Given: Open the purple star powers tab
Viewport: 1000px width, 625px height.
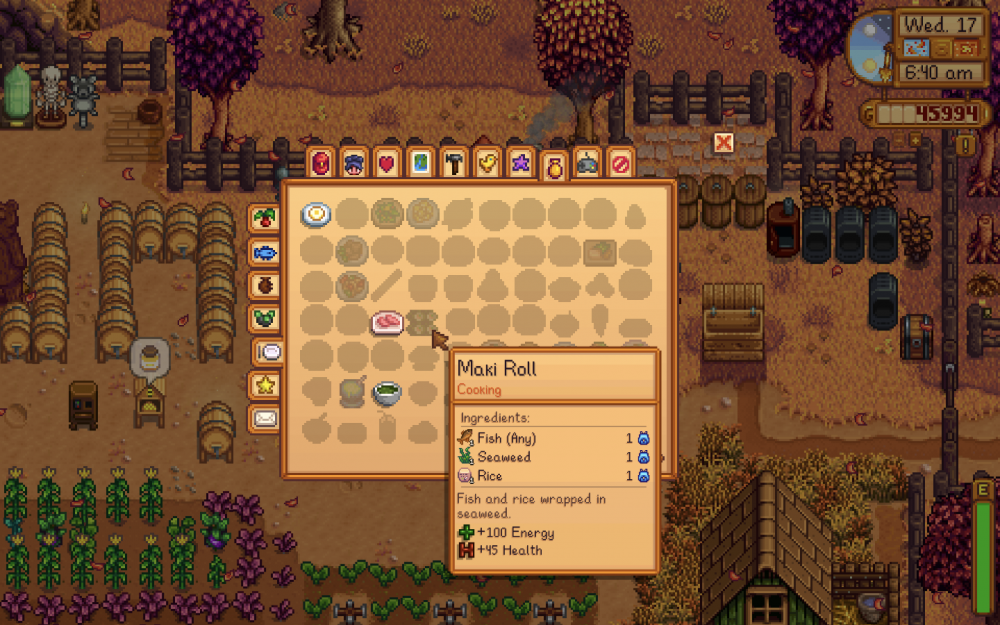Looking at the screenshot, I should point(520,163).
